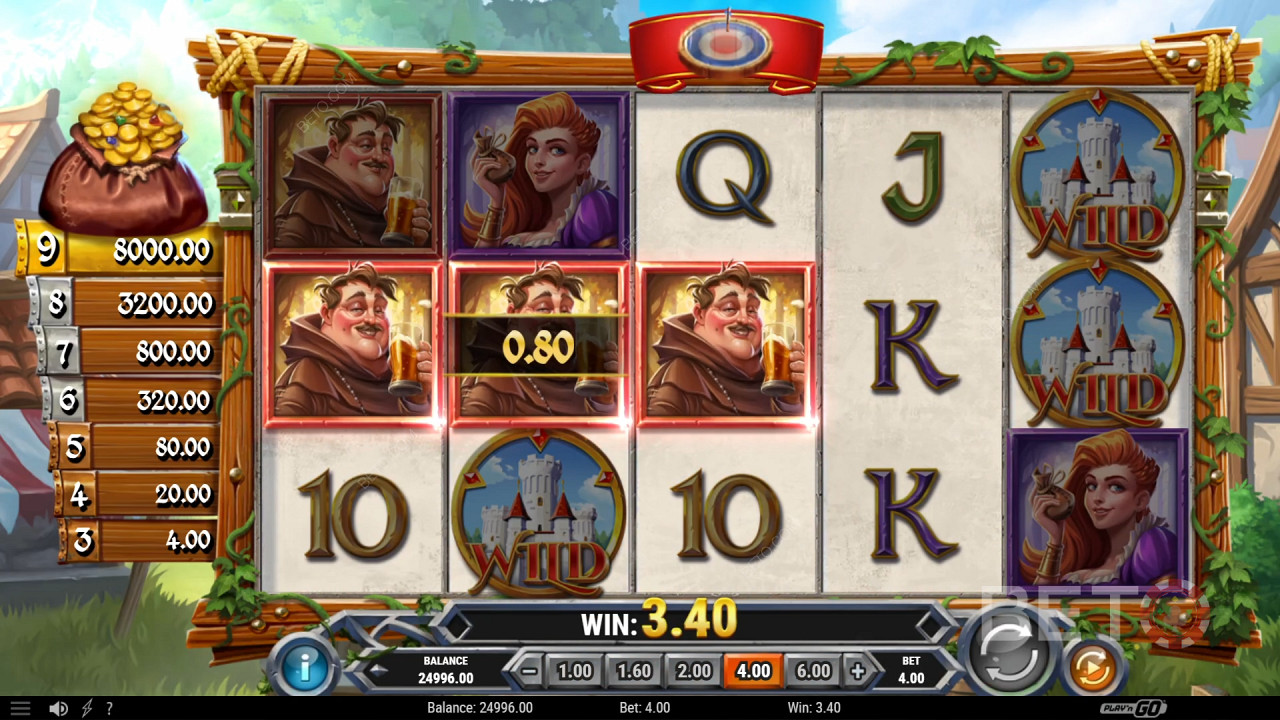Viewport: 1280px width, 720px height.
Task: Increase the bet with the plus button
Action: [857, 671]
